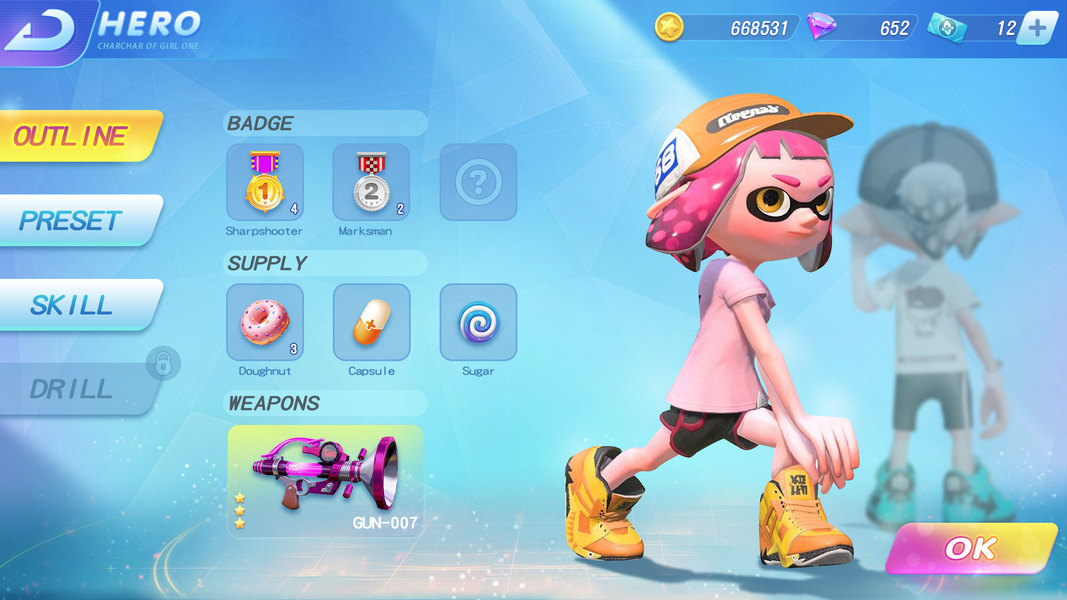This screenshot has width=1067, height=600.
Task: Select the Doughnut supply item
Action: pos(265,322)
